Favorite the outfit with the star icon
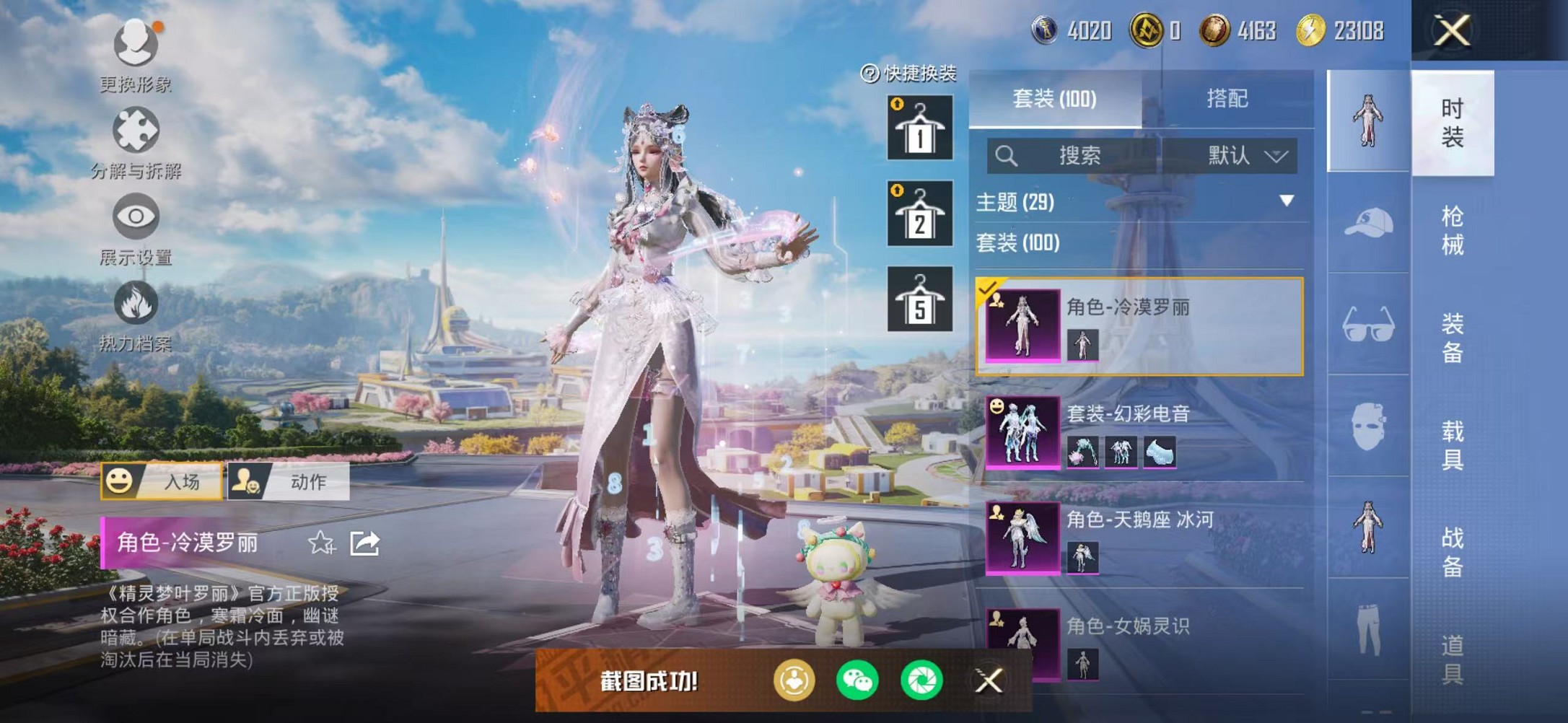This screenshot has height=723, width=1568. tap(320, 543)
